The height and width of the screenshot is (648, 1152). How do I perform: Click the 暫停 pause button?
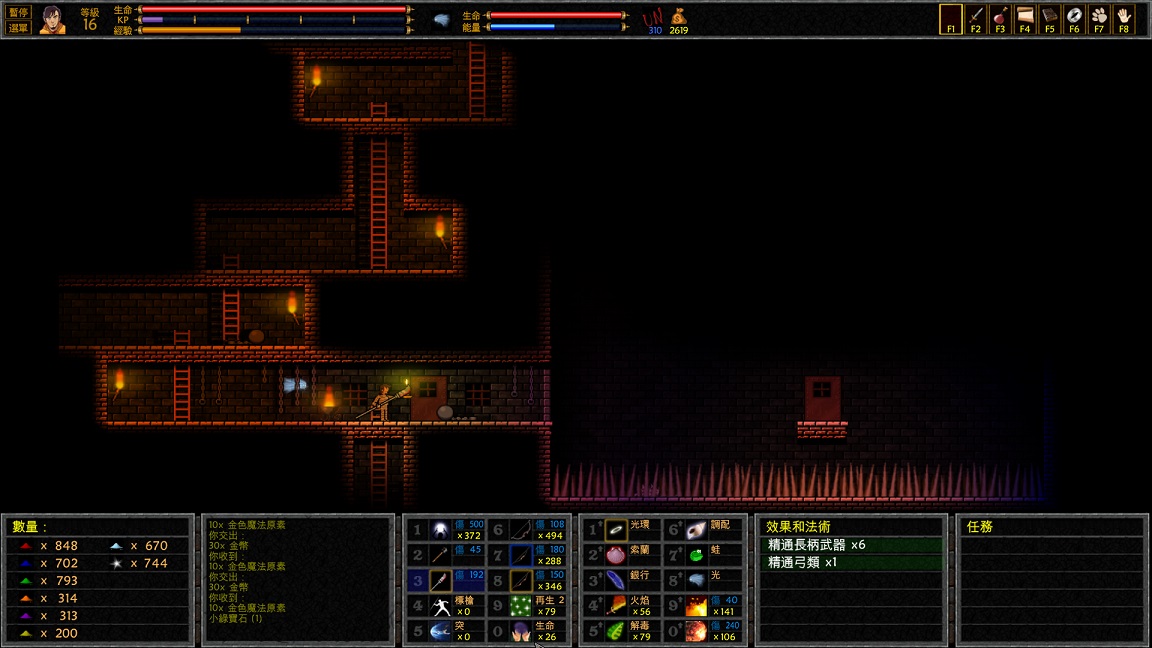click(18, 12)
